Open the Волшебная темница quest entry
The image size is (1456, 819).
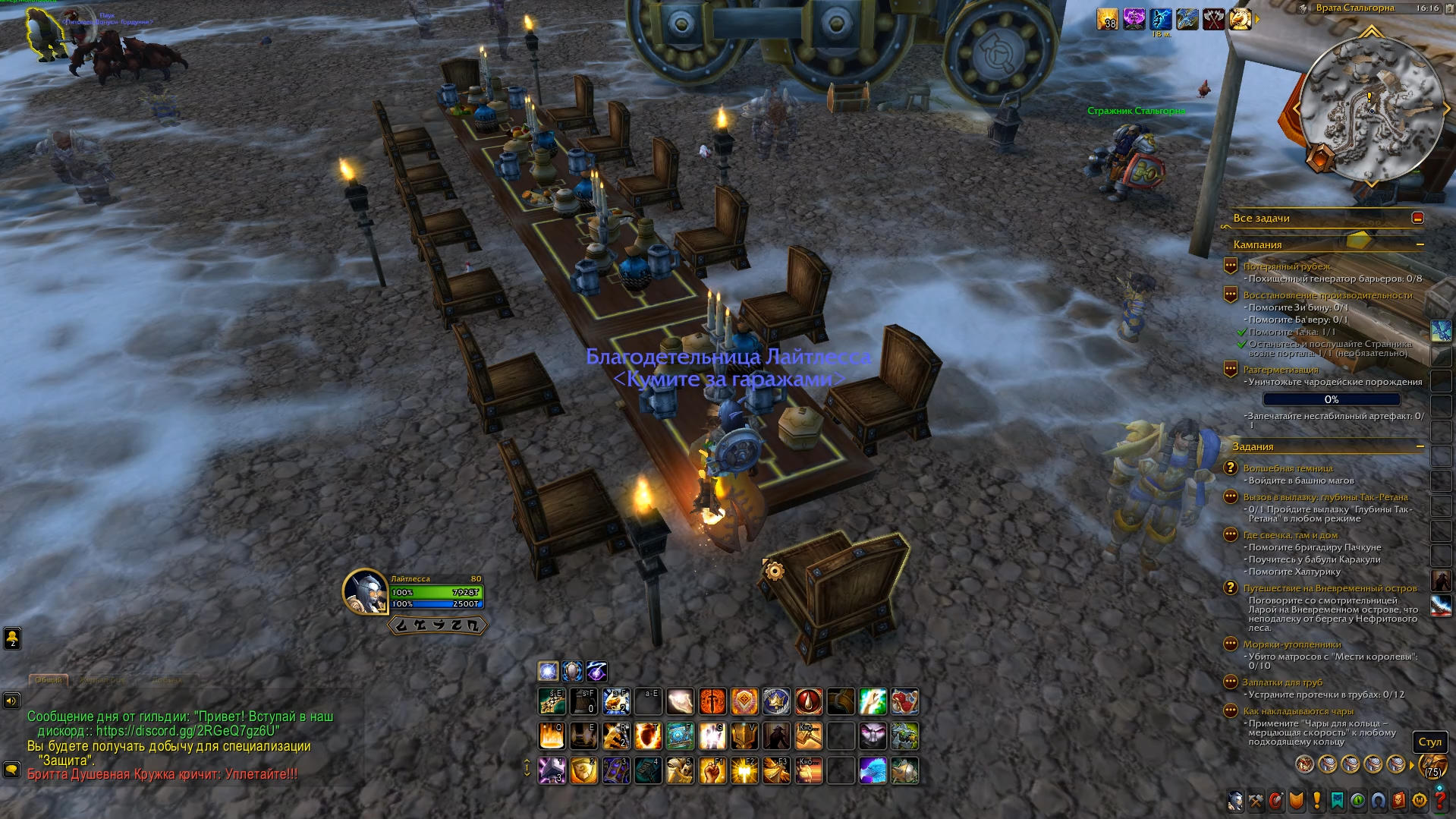[1288, 468]
